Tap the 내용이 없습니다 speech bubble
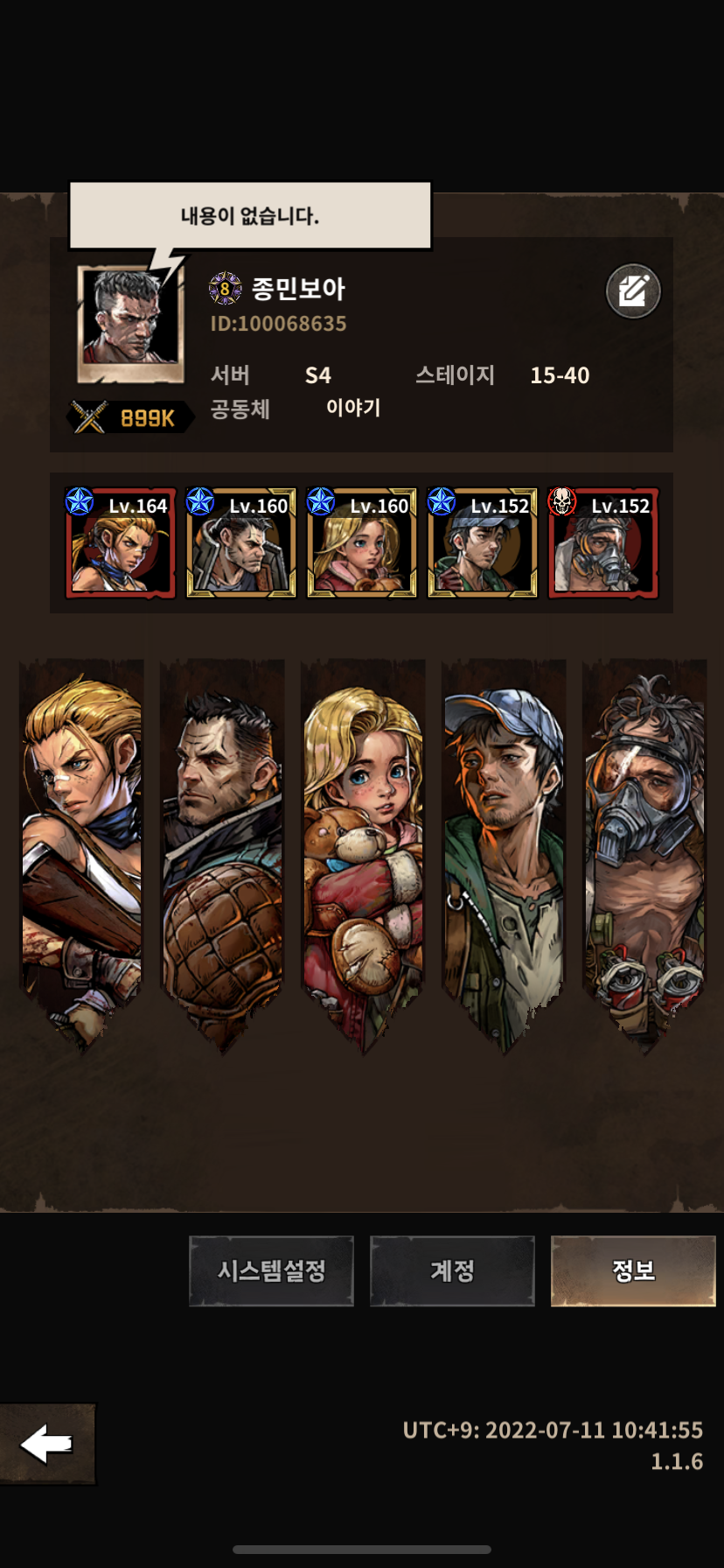The image size is (724, 1568). (250, 215)
